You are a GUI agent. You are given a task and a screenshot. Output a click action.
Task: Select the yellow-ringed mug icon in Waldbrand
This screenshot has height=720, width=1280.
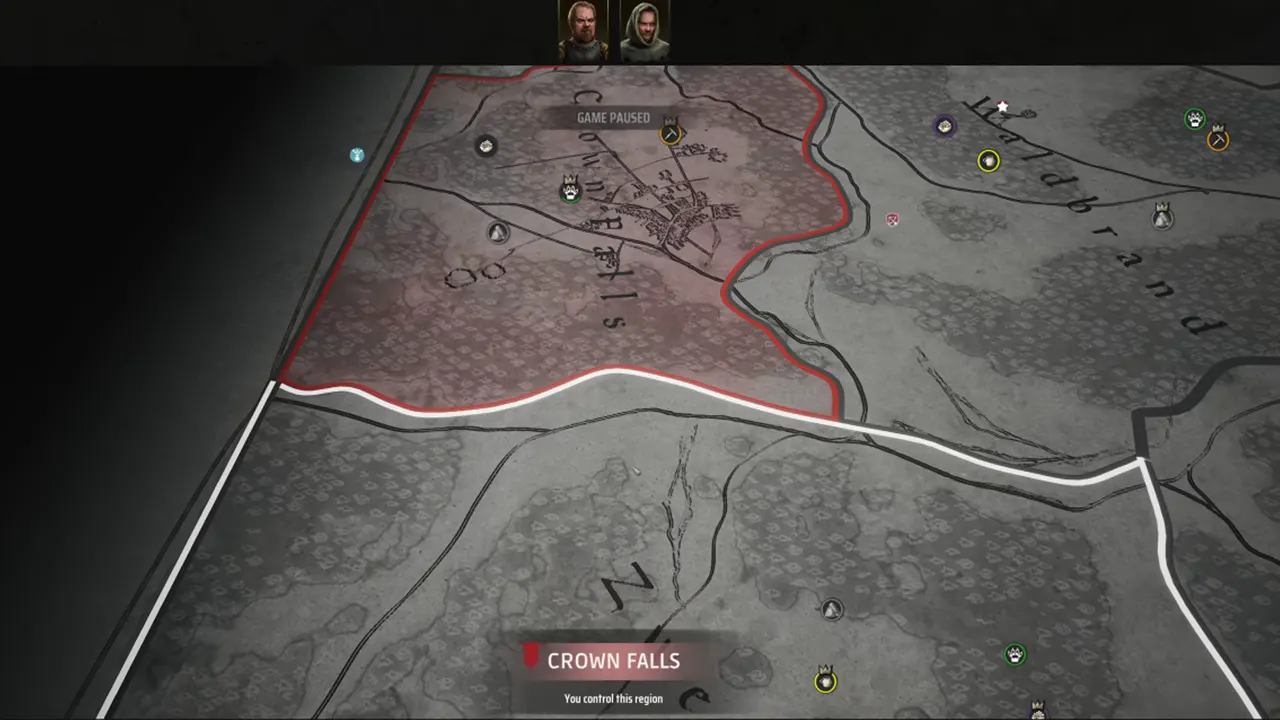[988, 160]
